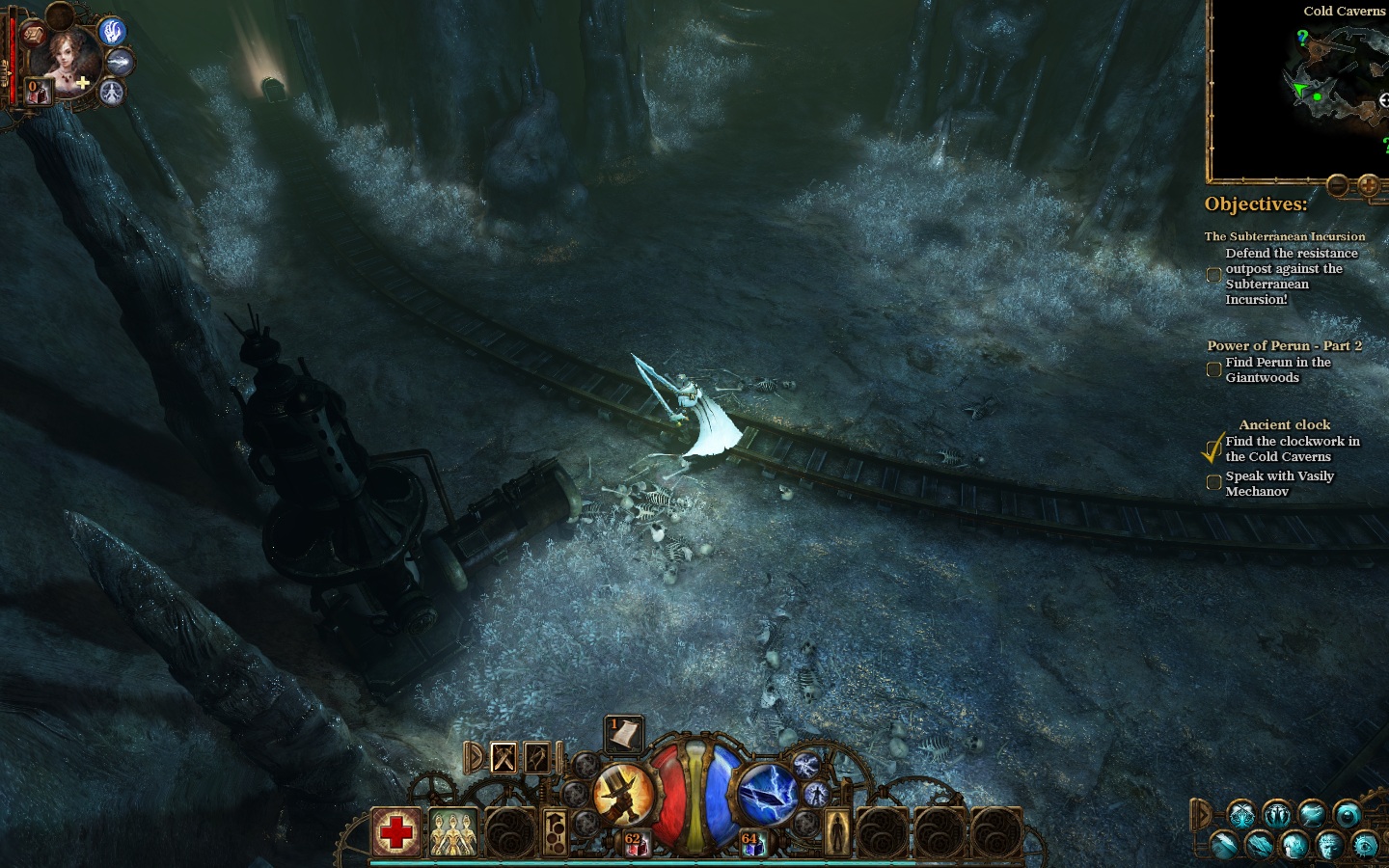Click the silhouette figure button on skill bar
Screen dimensions: 1389x868
(x=836, y=831)
